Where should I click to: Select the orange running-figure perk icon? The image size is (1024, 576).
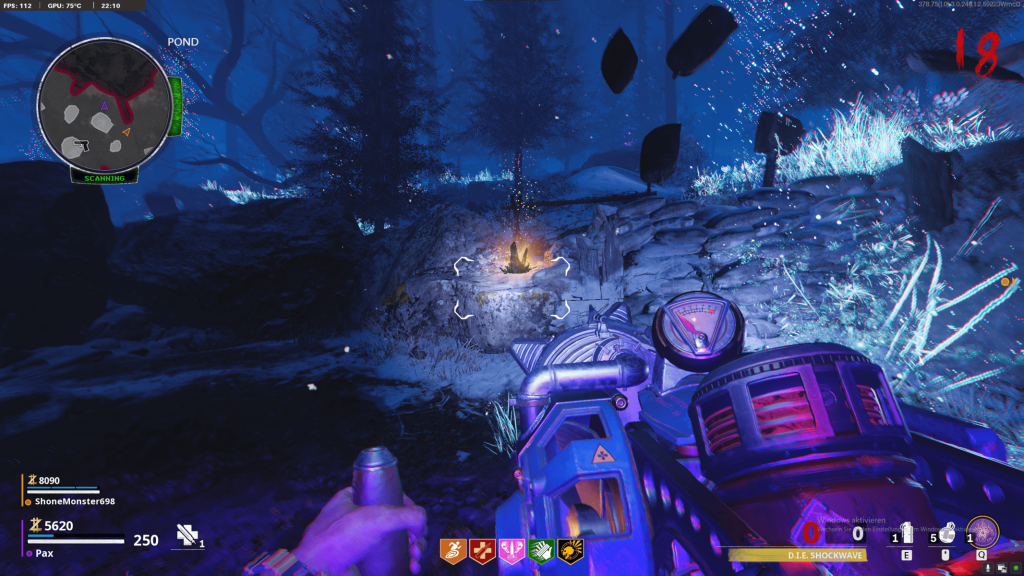tap(453, 550)
